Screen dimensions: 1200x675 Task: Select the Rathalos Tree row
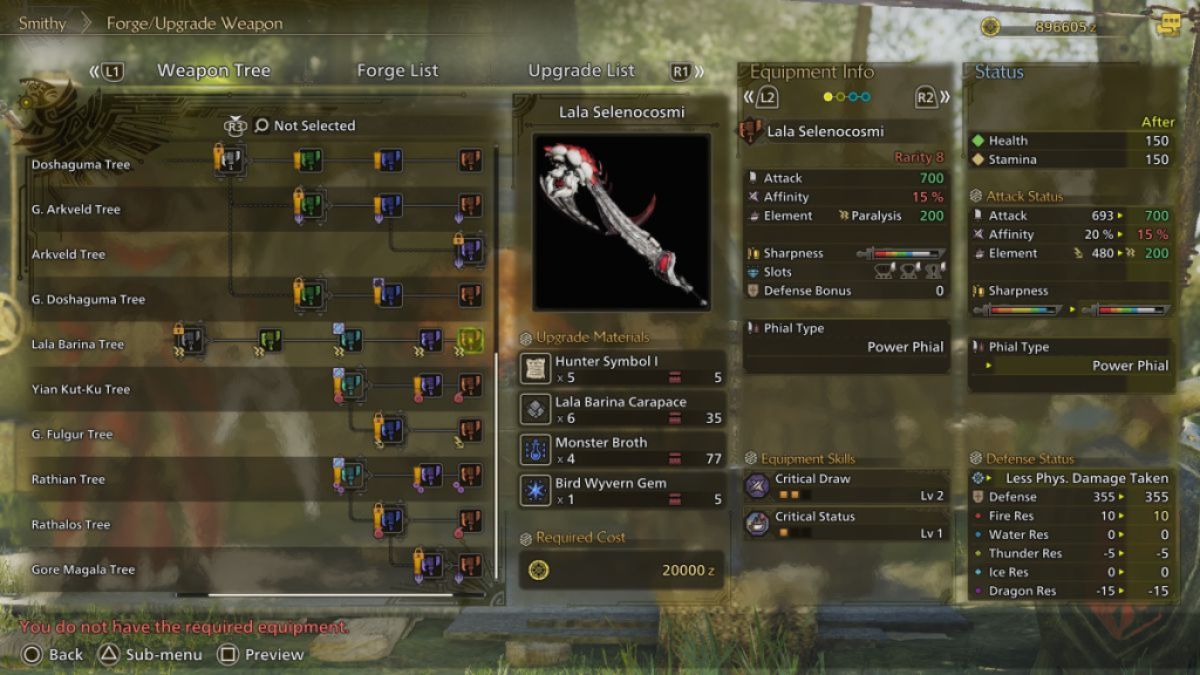pos(71,525)
